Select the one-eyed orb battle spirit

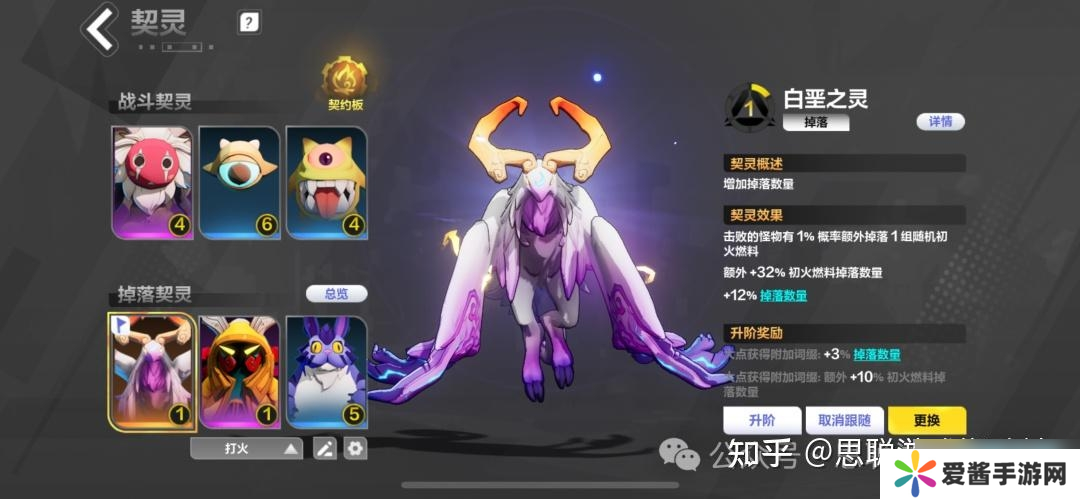239,182
